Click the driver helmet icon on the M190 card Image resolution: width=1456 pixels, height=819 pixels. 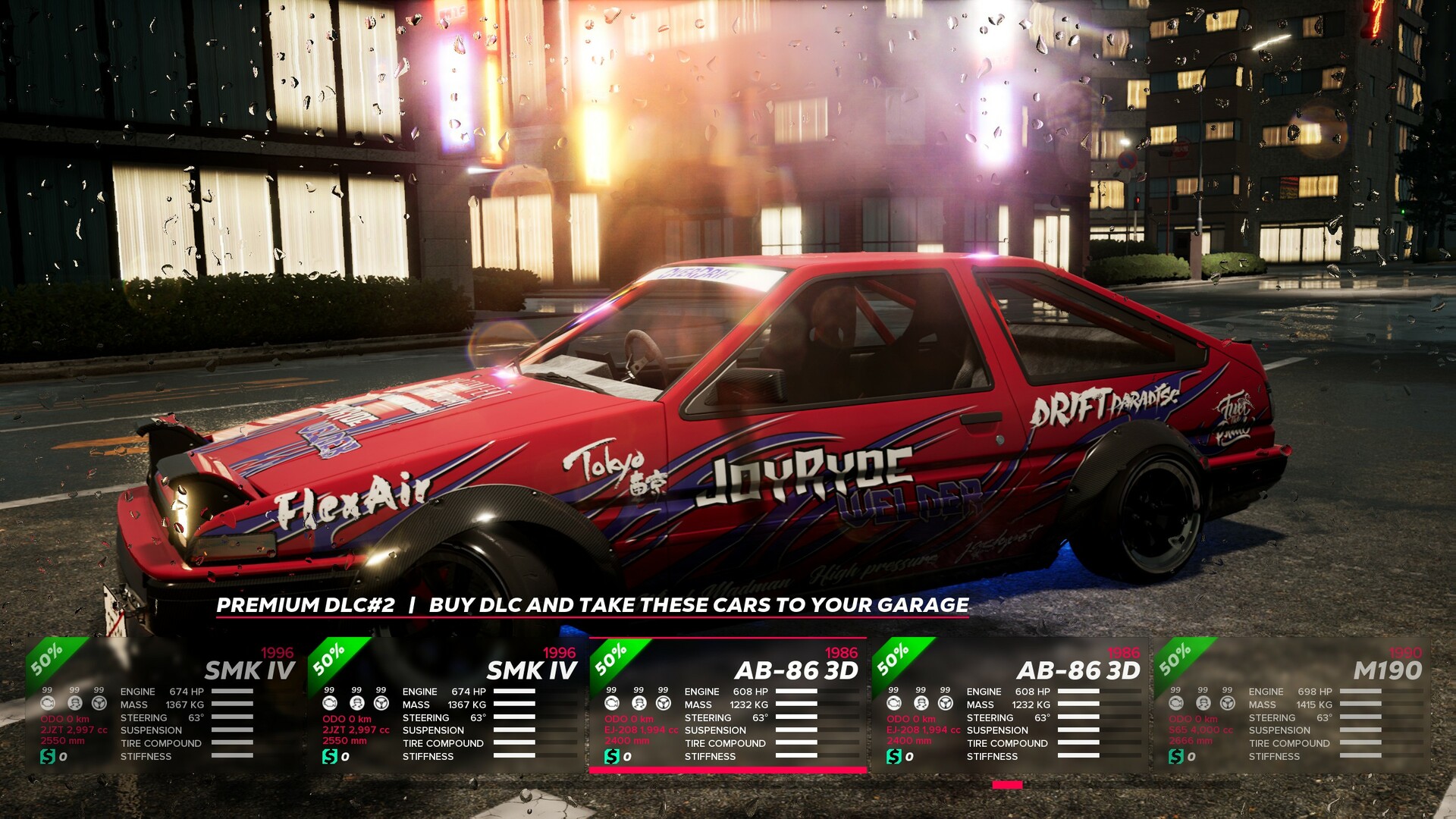click(x=1203, y=704)
